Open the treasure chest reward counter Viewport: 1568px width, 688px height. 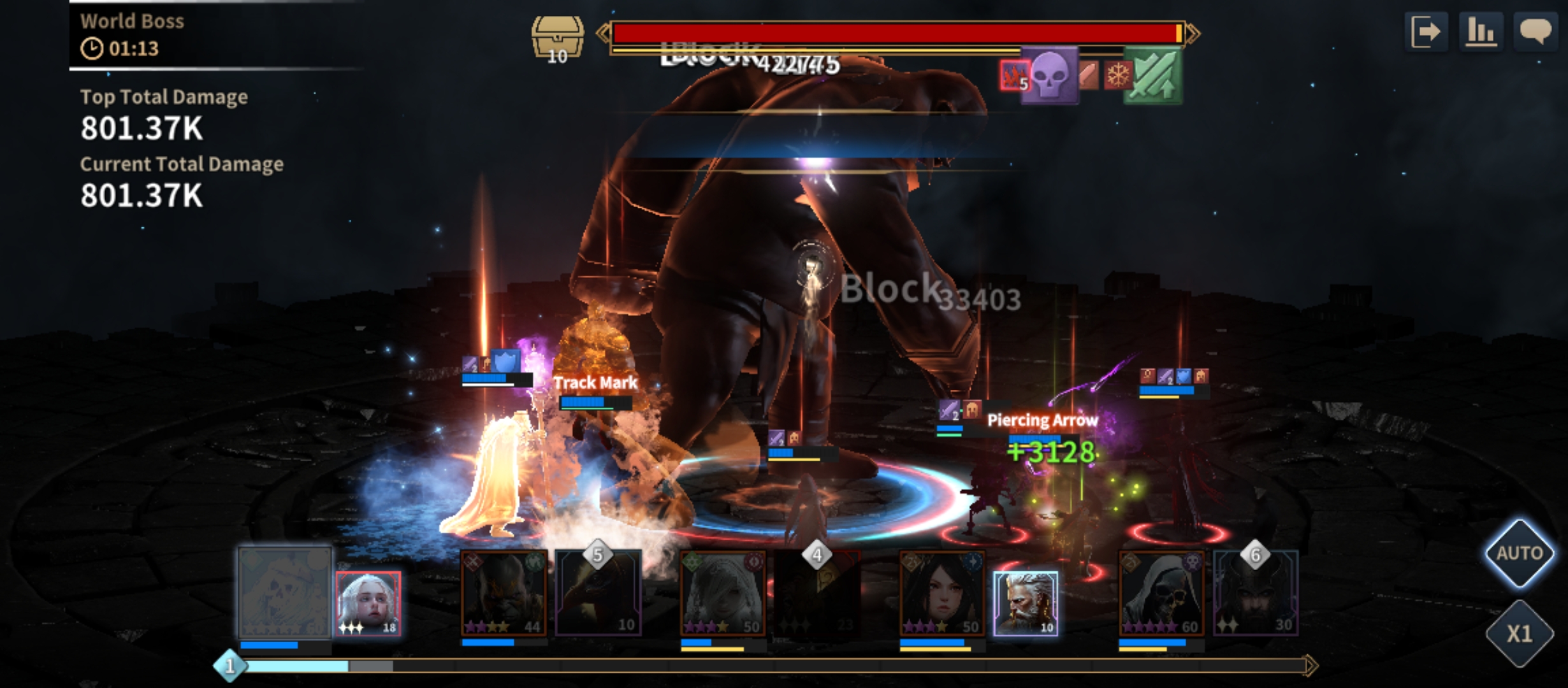[x=558, y=39]
